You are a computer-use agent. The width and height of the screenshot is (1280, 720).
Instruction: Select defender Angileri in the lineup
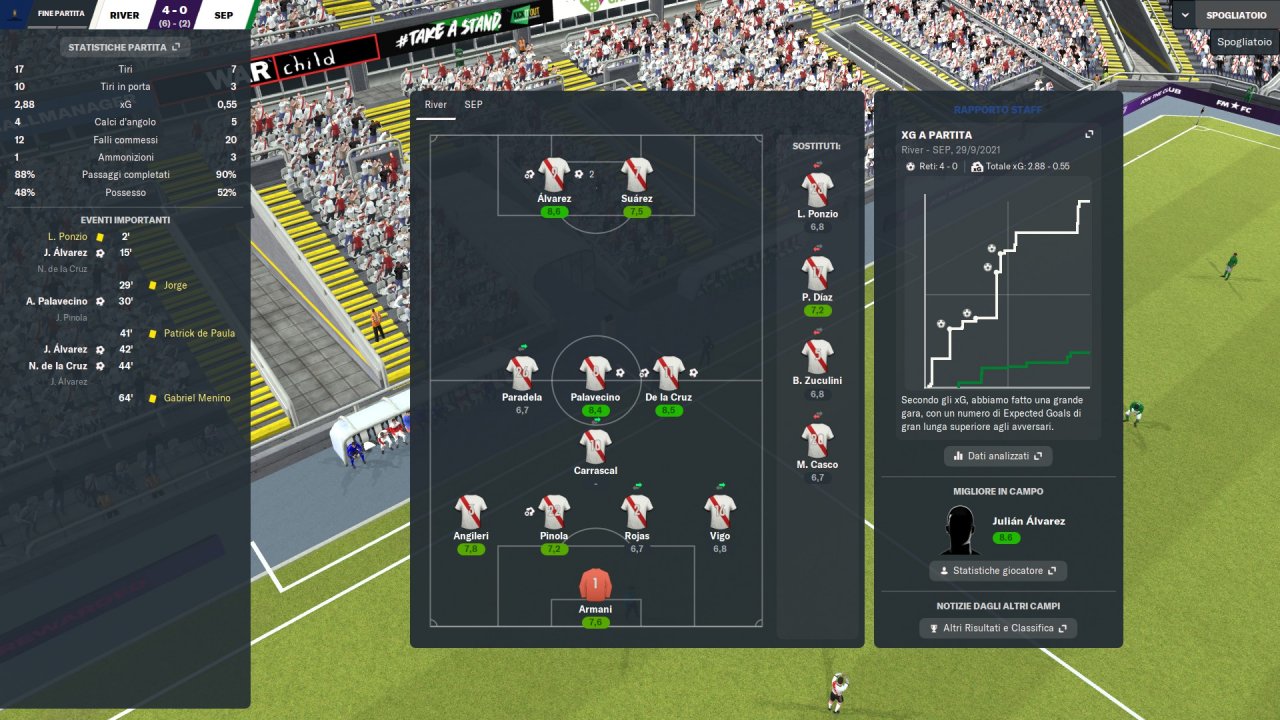coord(471,512)
